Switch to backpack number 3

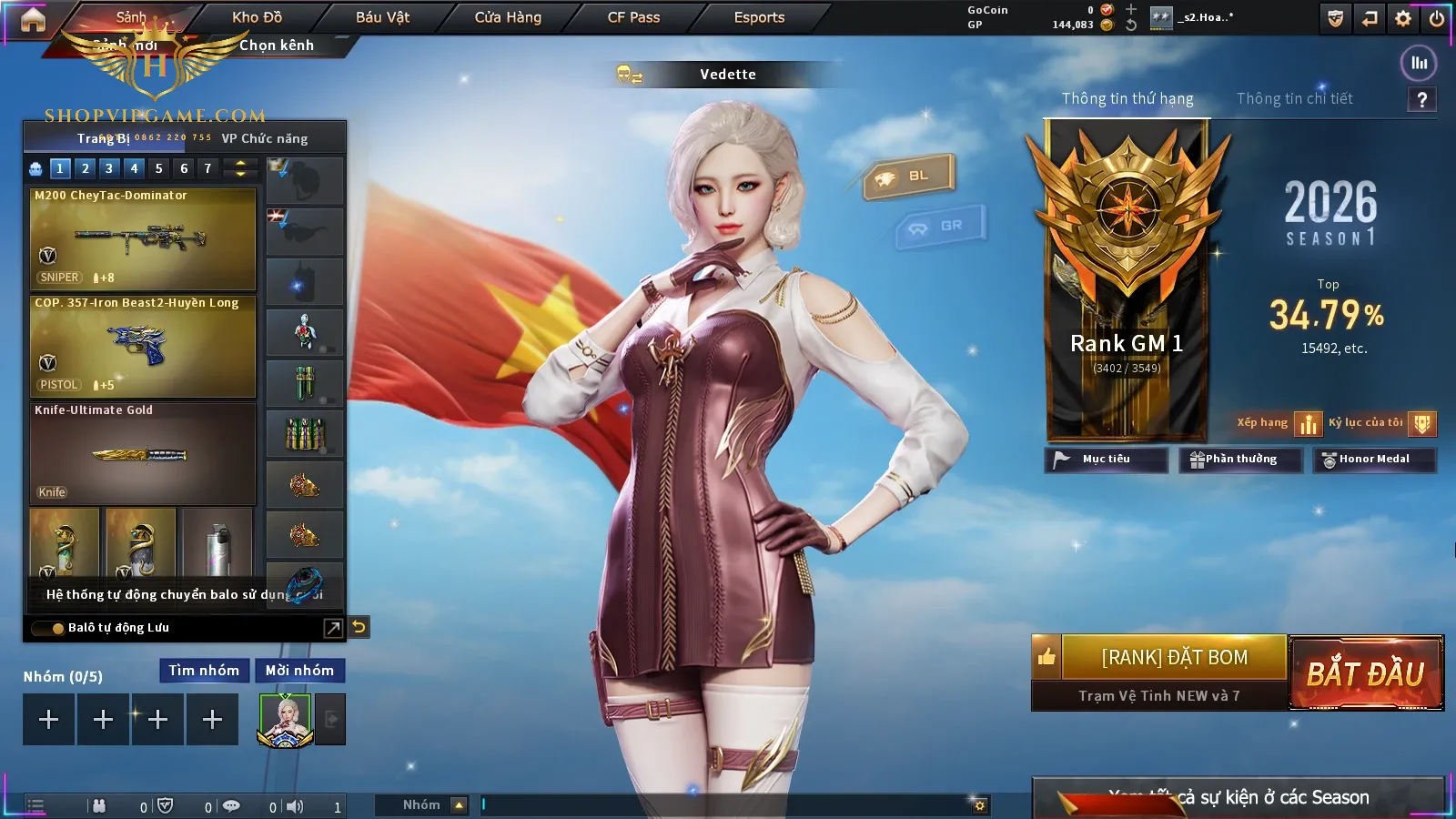pos(109,168)
